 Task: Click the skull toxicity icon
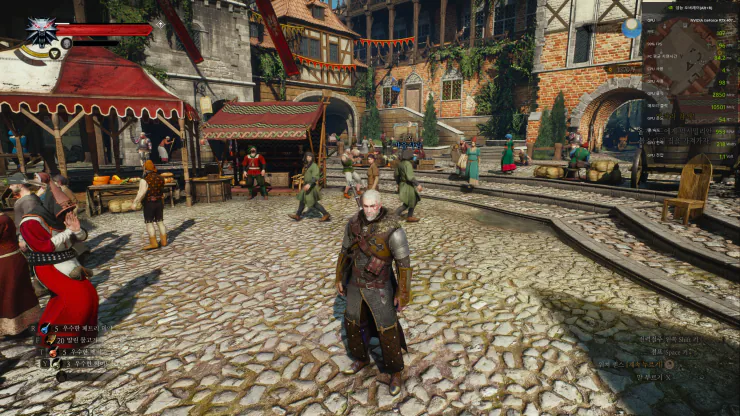[66, 43]
